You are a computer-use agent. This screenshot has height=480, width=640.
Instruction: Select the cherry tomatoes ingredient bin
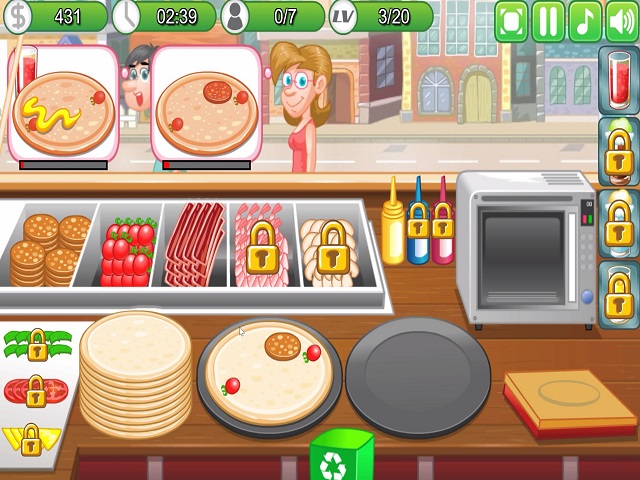click(x=129, y=248)
